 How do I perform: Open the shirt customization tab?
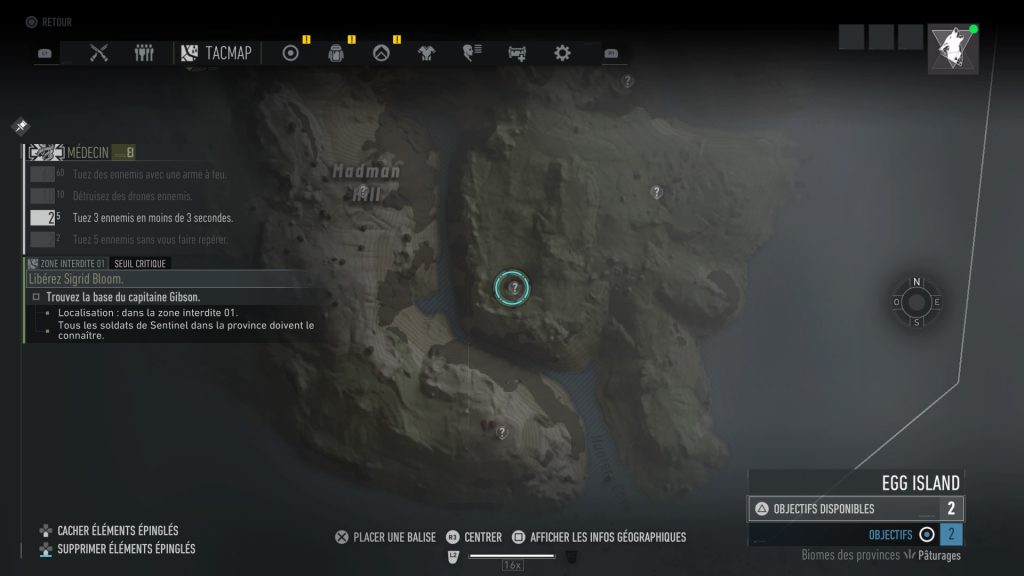(x=426, y=53)
